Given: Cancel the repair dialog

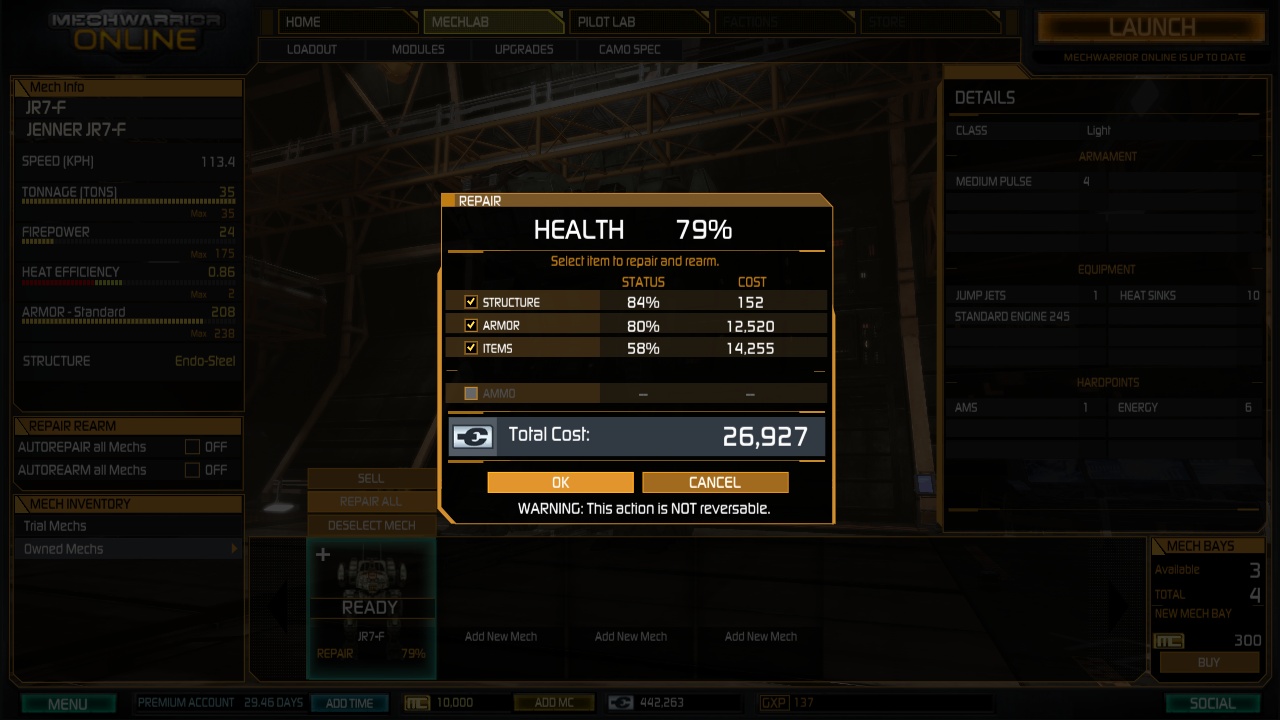Looking at the screenshot, I should (x=715, y=482).
